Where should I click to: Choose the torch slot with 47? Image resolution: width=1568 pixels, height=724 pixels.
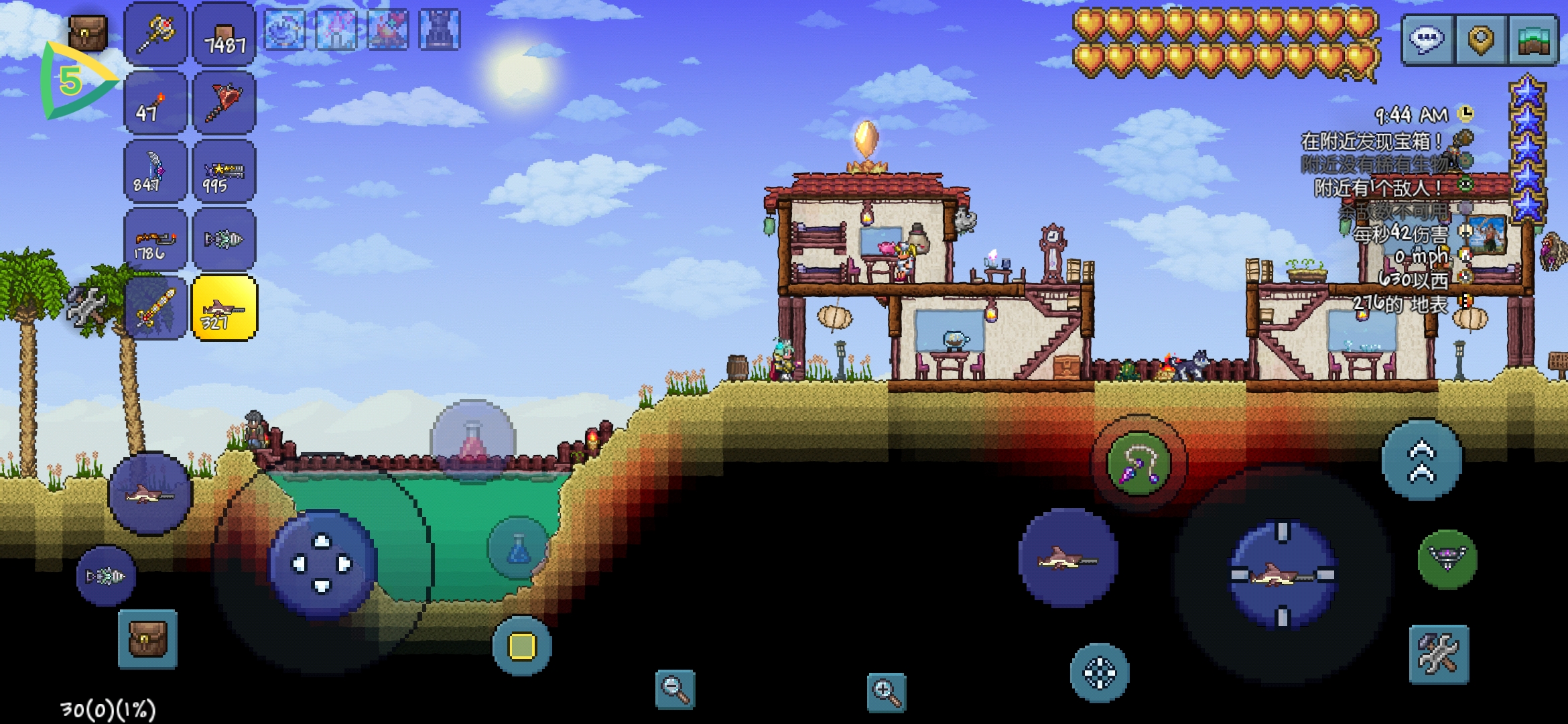click(x=155, y=104)
